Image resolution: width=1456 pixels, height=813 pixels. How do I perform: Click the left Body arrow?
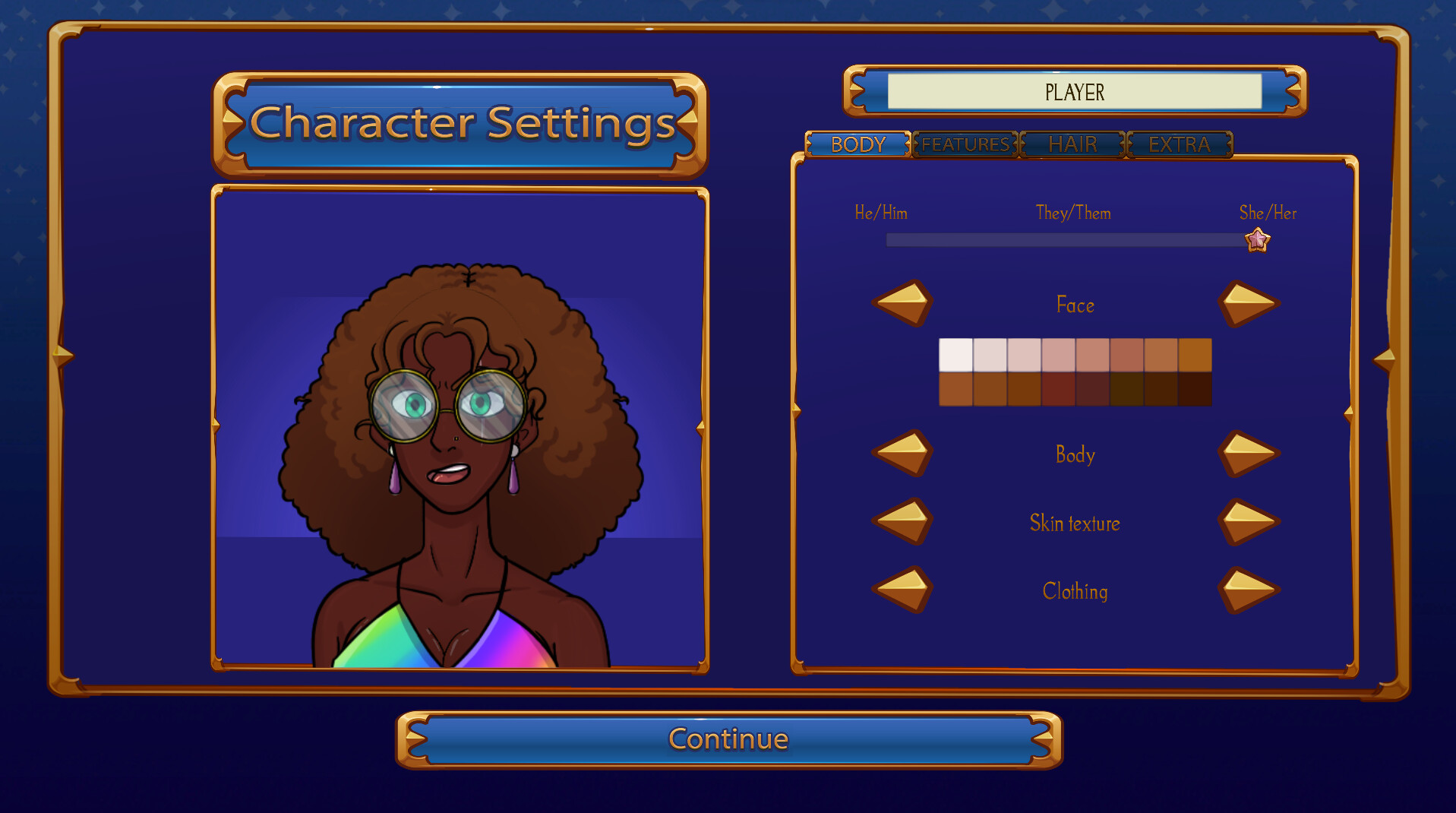(x=902, y=454)
